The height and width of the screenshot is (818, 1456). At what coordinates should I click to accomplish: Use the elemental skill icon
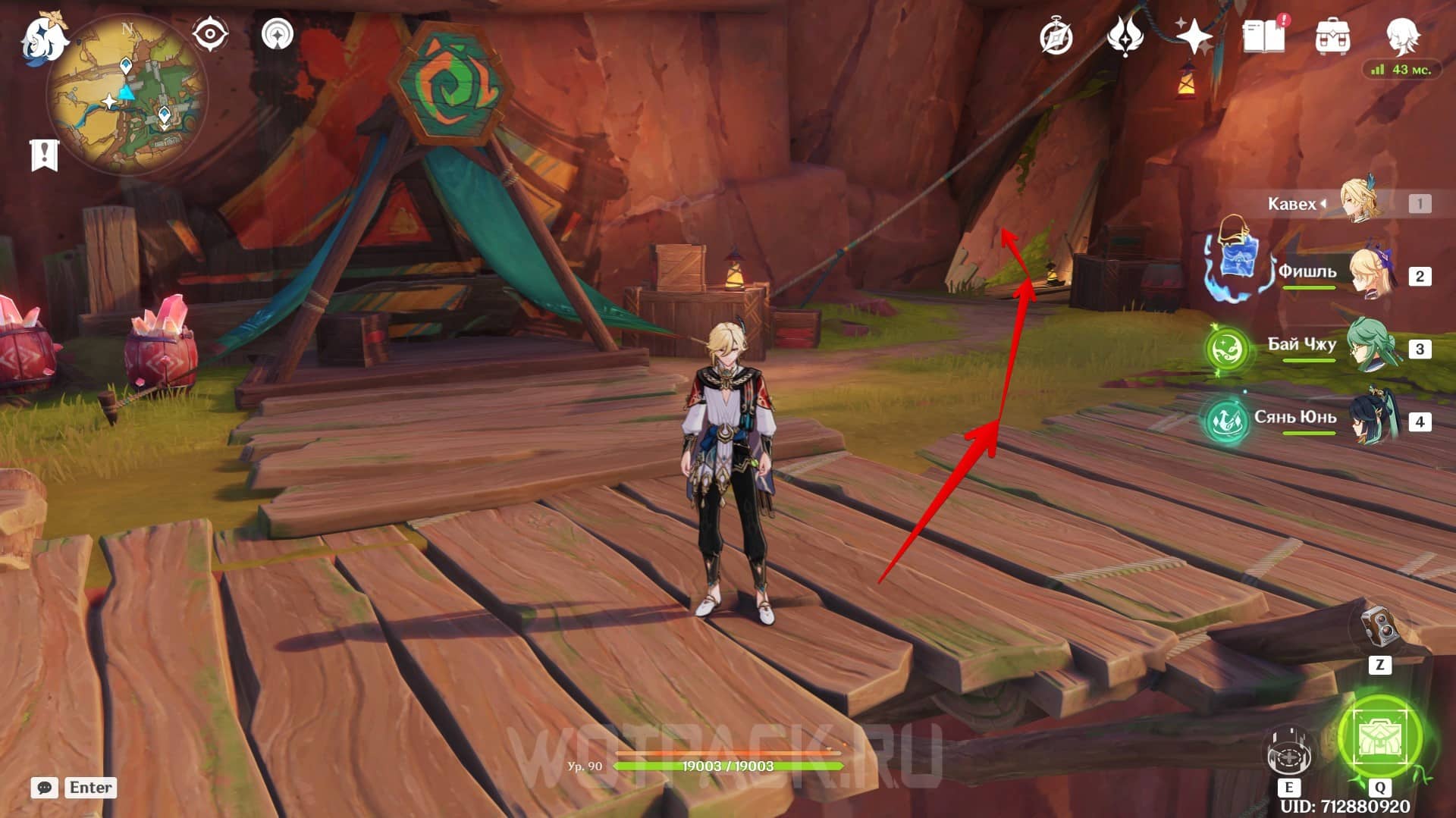[1288, 752]
